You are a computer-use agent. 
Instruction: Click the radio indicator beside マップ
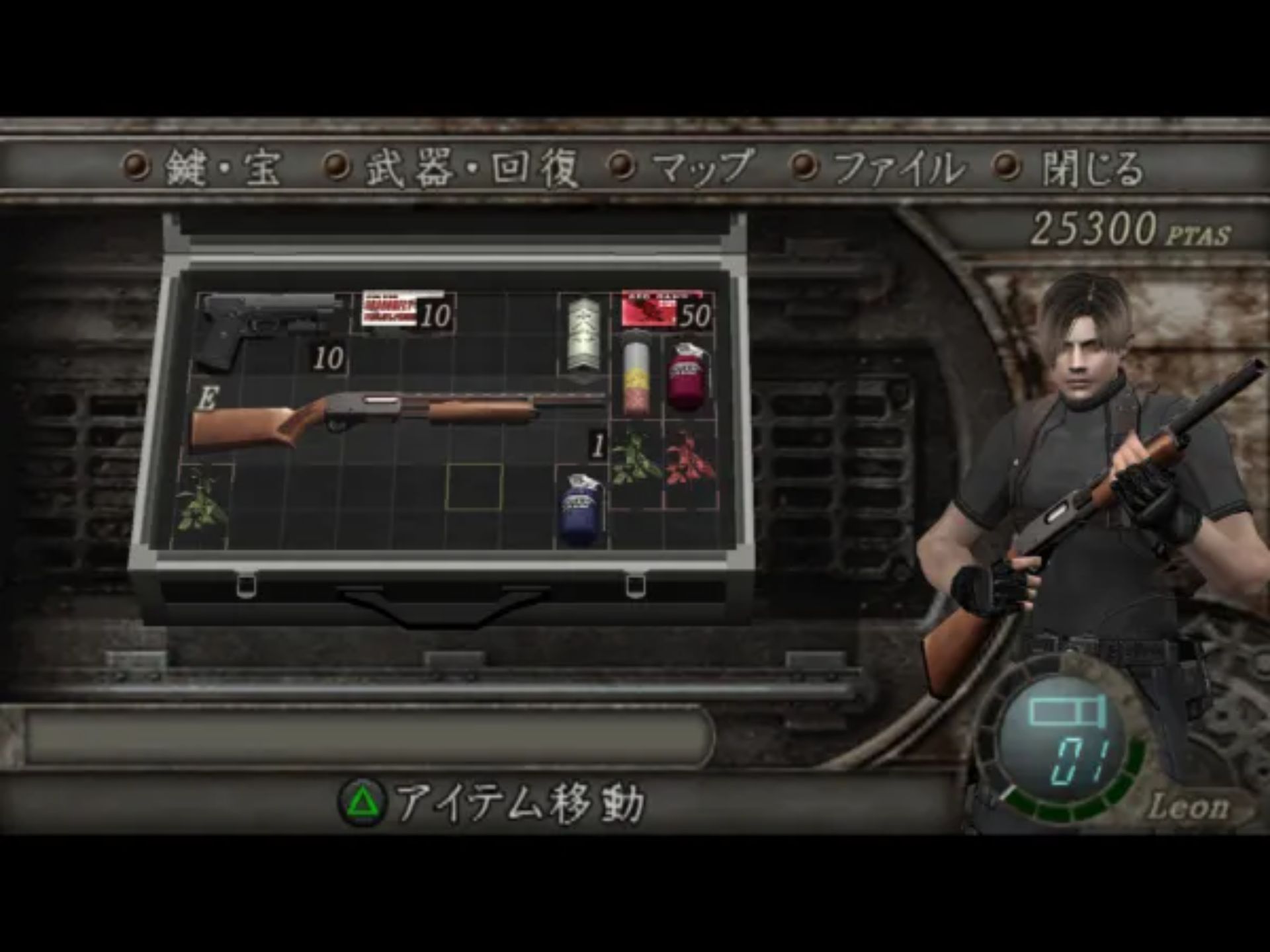click(x=620, y=167)
